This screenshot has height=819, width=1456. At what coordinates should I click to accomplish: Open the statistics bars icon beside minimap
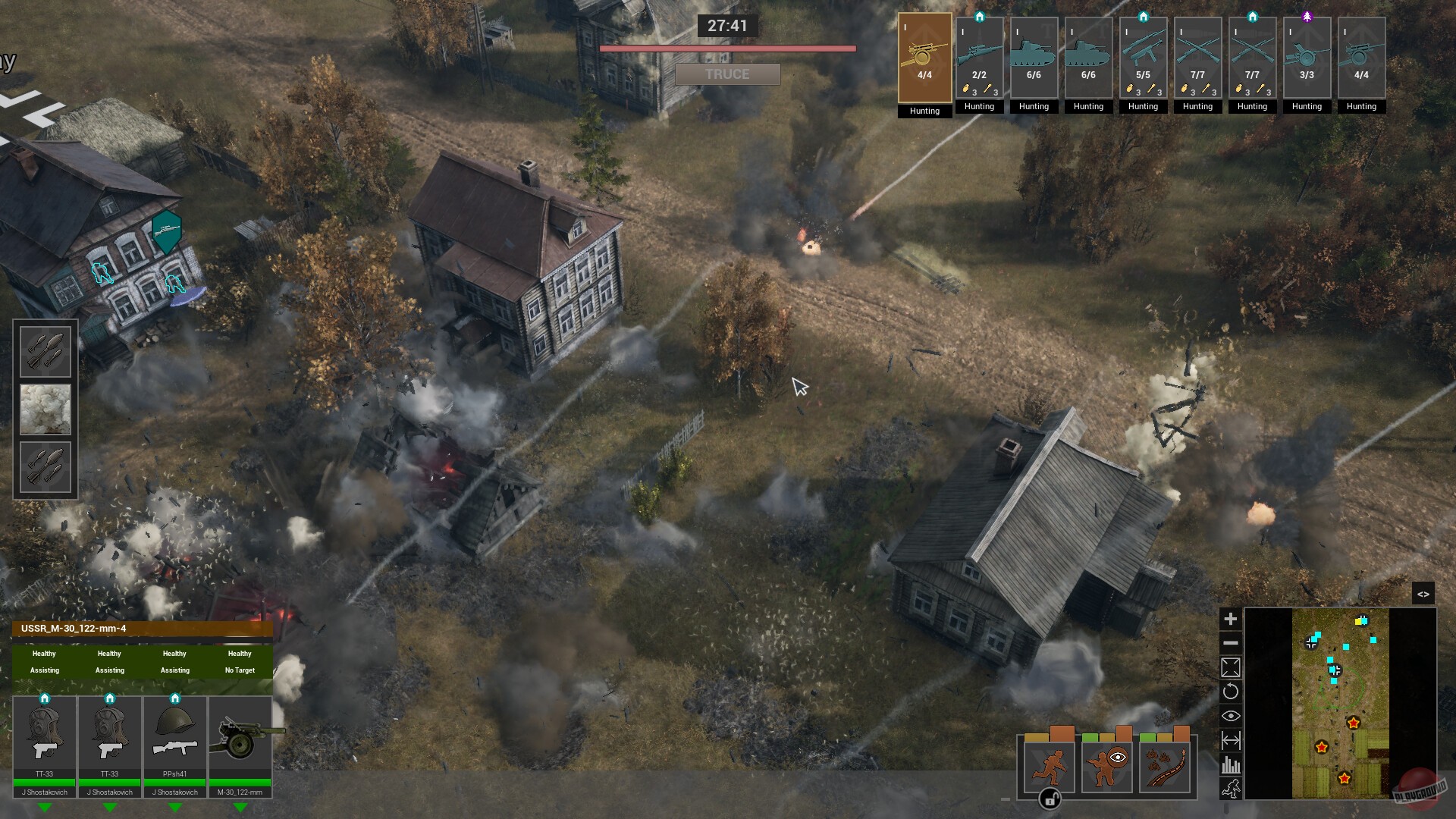pyautogui.click(x=1231, y=764)
